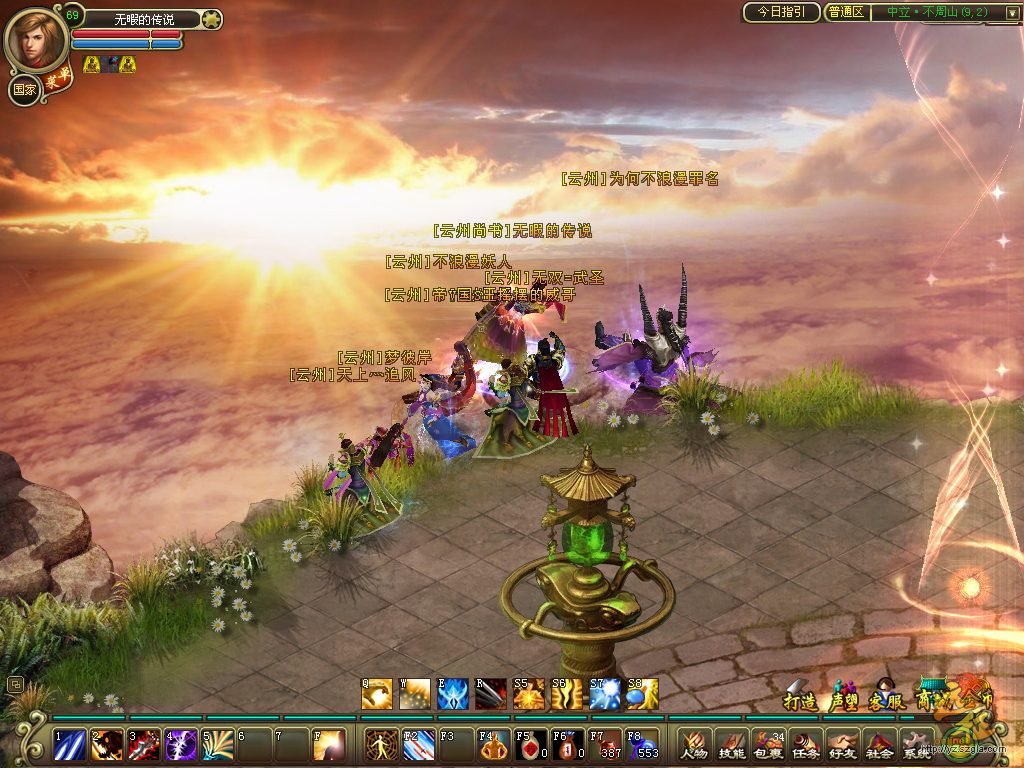Use the purple lightning skill in slot 4

[181, 745]
